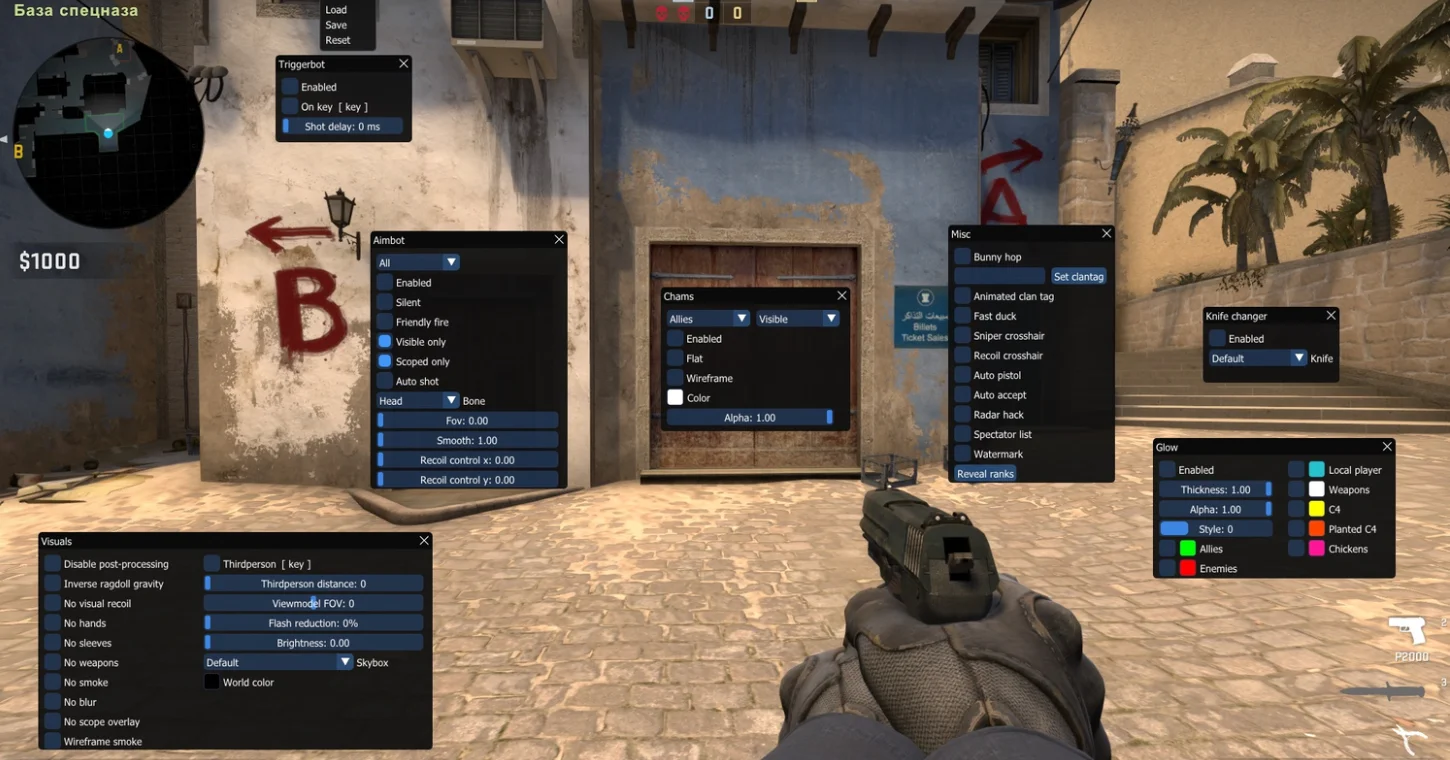Open the Head bone dropdown in Aimbot

417,401
